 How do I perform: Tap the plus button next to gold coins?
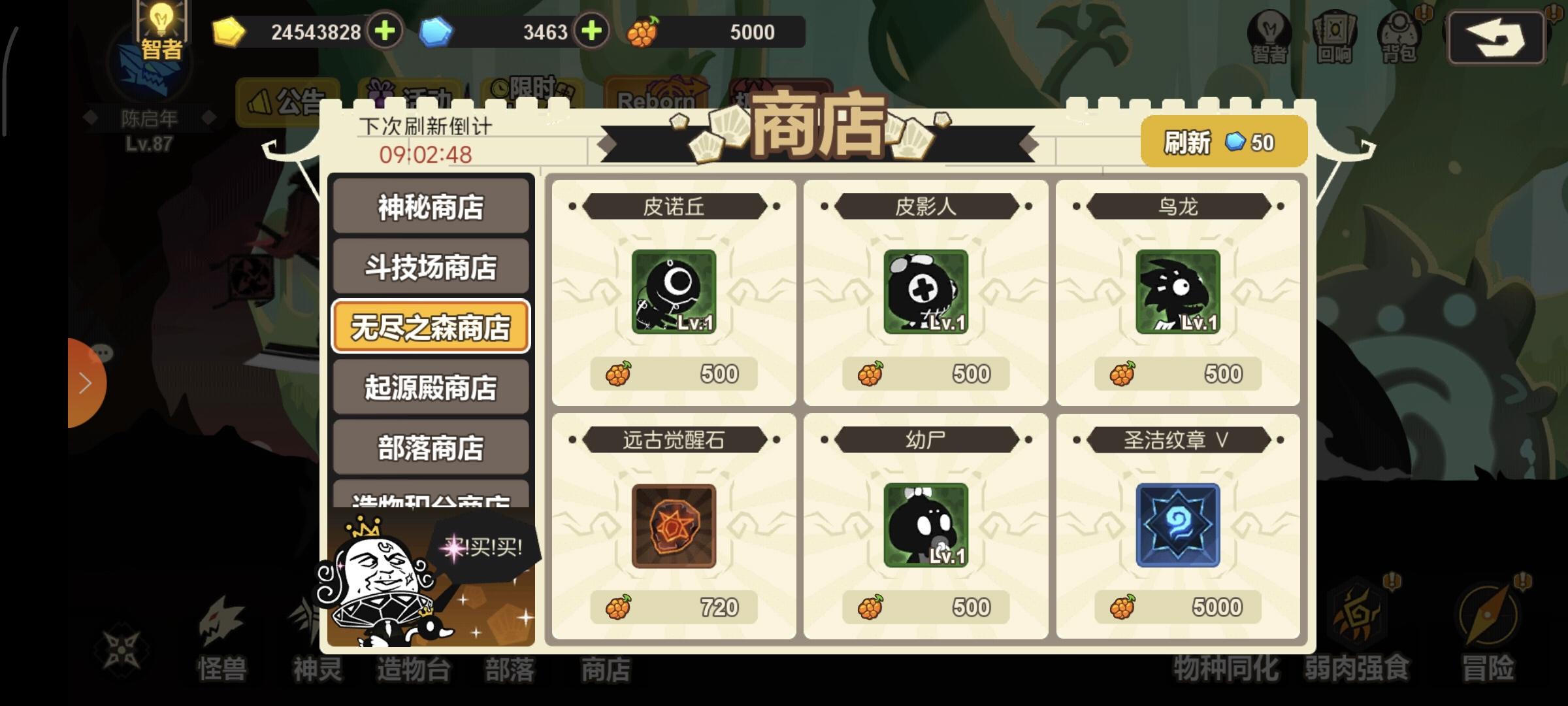(385, 31)
